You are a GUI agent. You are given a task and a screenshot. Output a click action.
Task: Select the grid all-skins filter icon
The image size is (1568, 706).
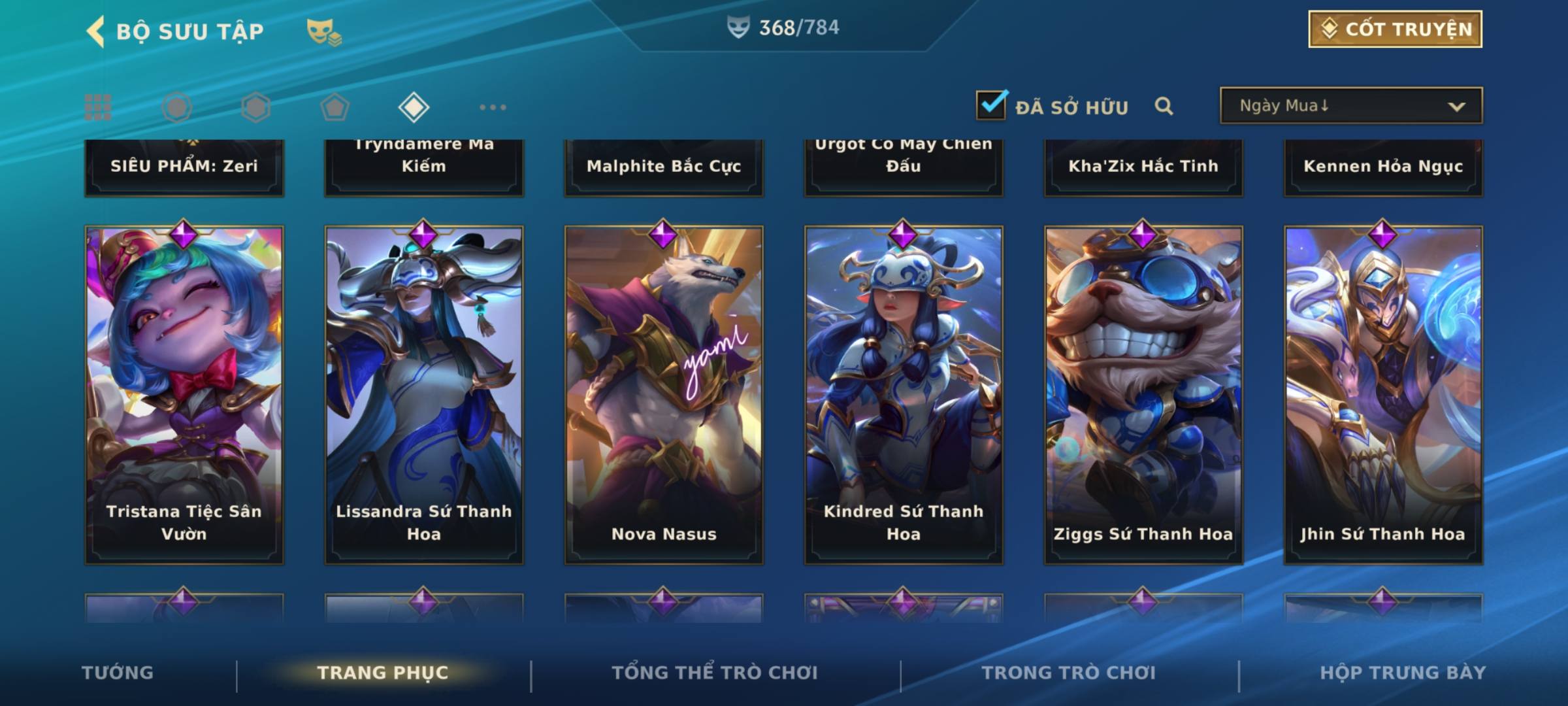point(98,107)
